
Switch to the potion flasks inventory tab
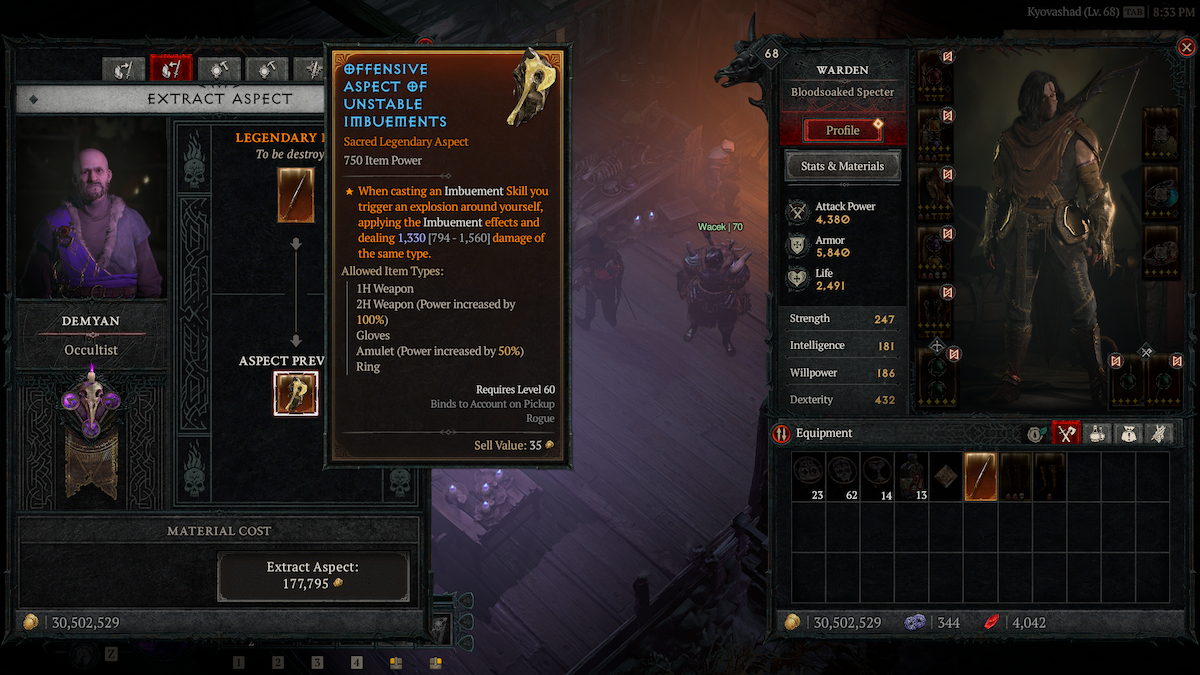click(x=1097, y=433)
